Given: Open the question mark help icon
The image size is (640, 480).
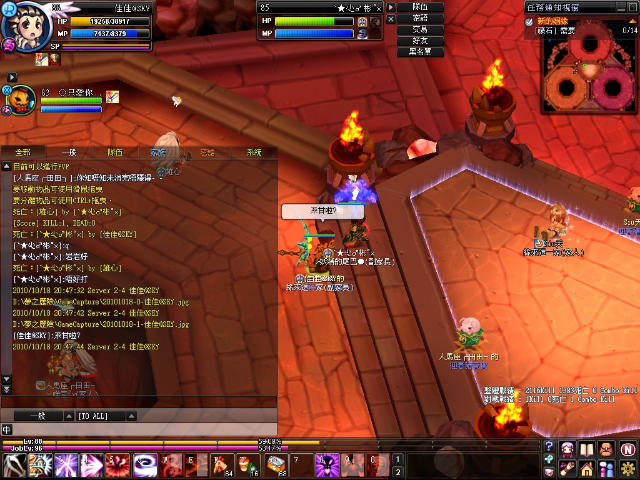Looking at the screenshot, I should coord(549,446).
